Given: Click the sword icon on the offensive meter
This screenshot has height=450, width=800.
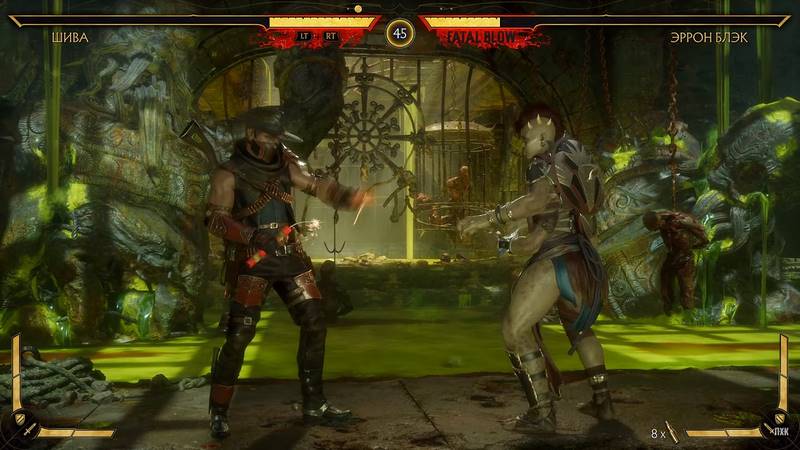Looking at the screenshot, I should tap(31, 428).
